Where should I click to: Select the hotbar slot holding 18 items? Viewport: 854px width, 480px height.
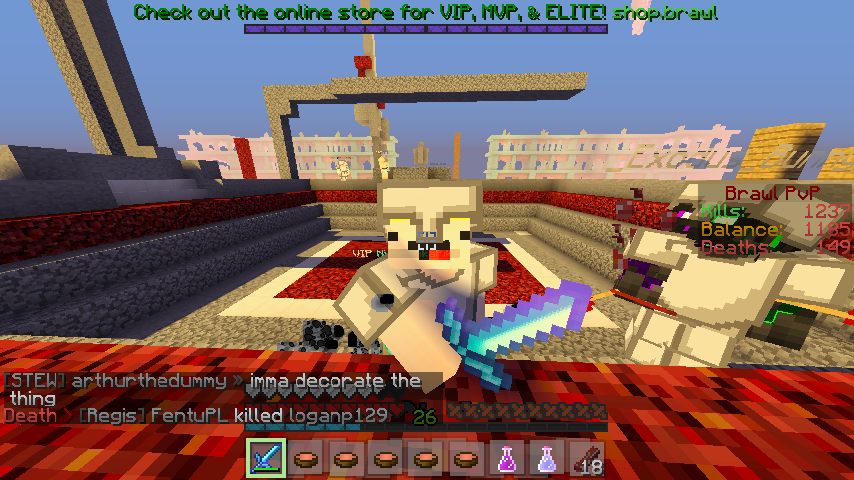[x=587, y=459]
